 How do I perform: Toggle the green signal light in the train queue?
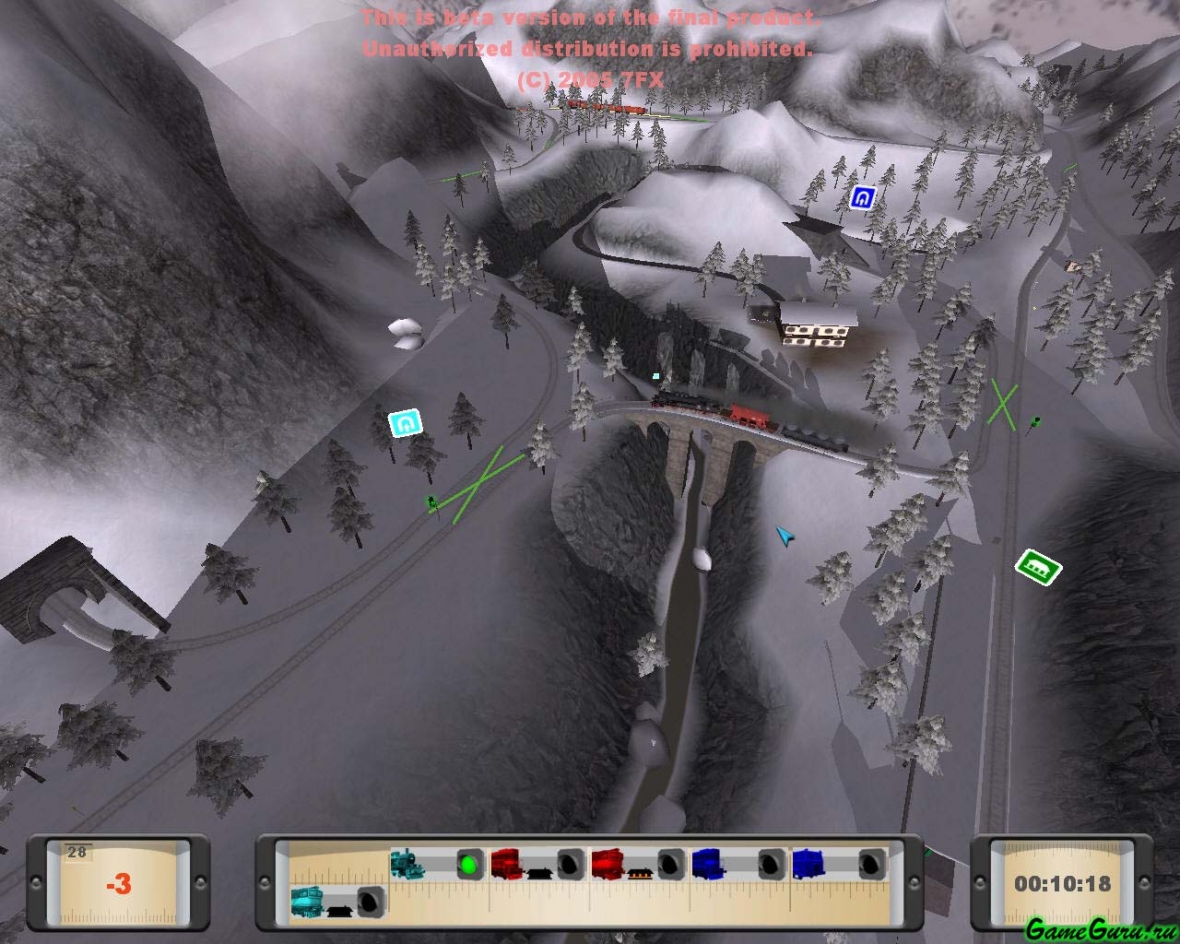[470, 863]
